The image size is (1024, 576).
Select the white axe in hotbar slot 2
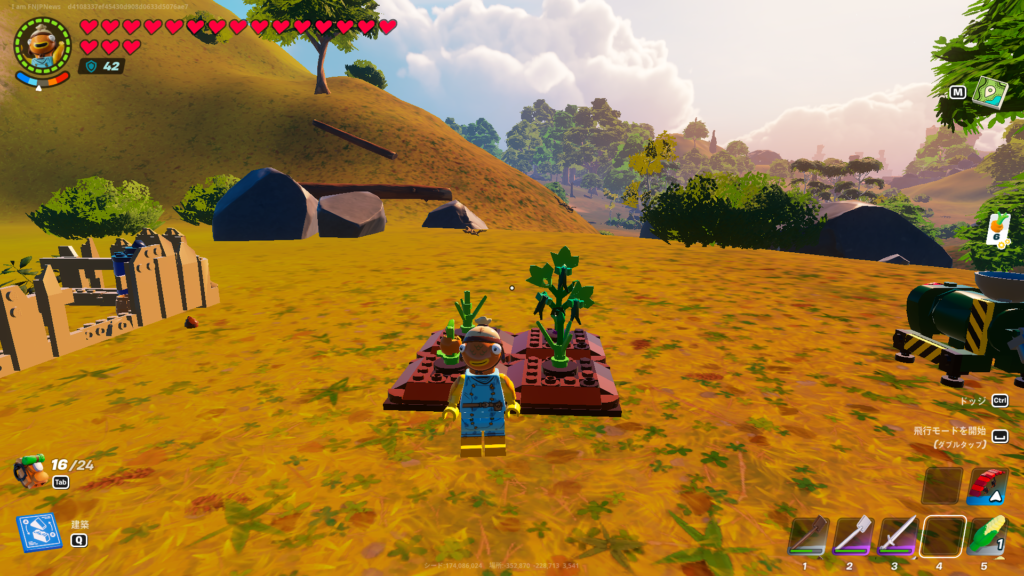pos(853,535)
